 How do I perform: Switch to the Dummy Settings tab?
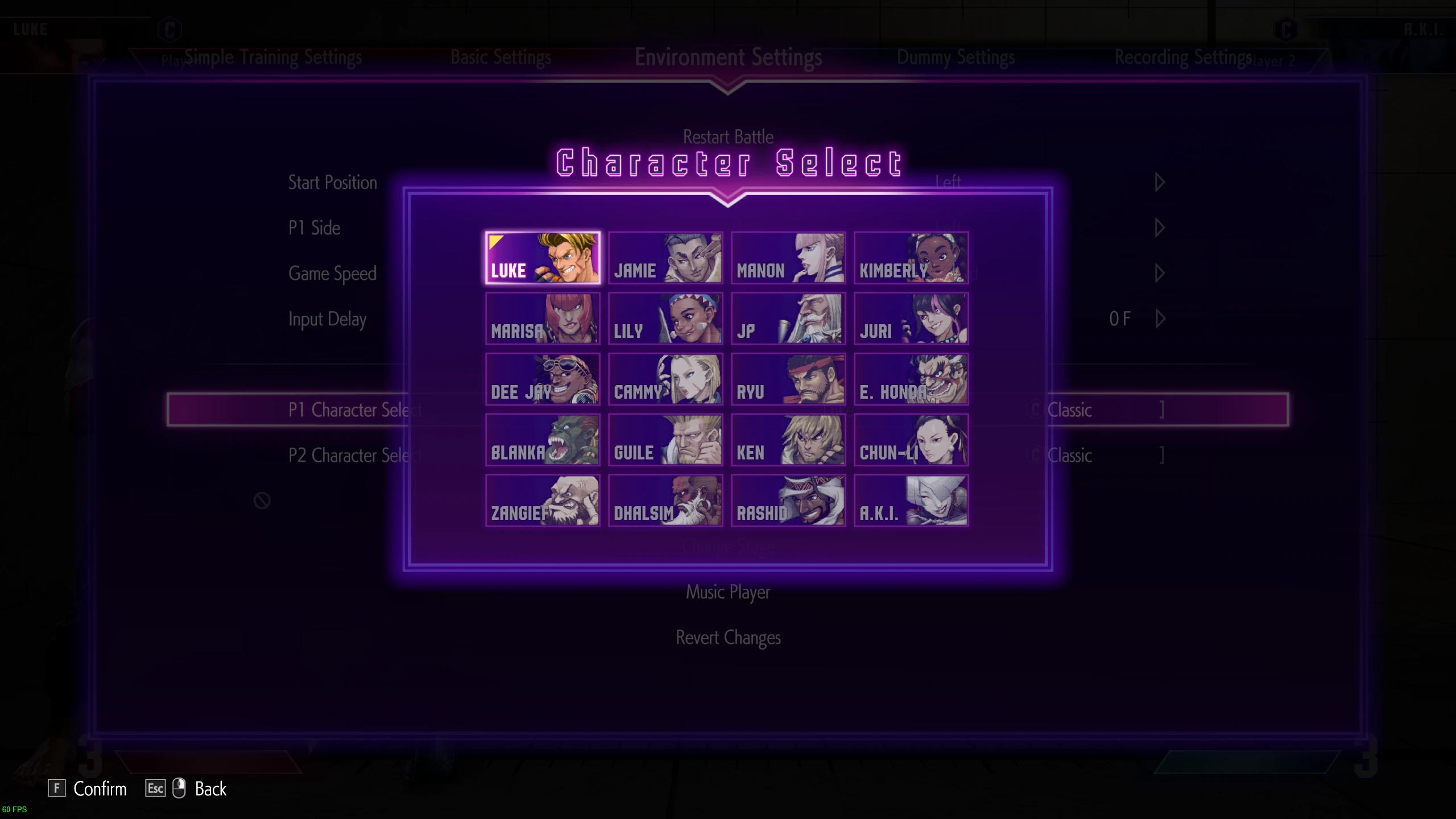point(955,57)
